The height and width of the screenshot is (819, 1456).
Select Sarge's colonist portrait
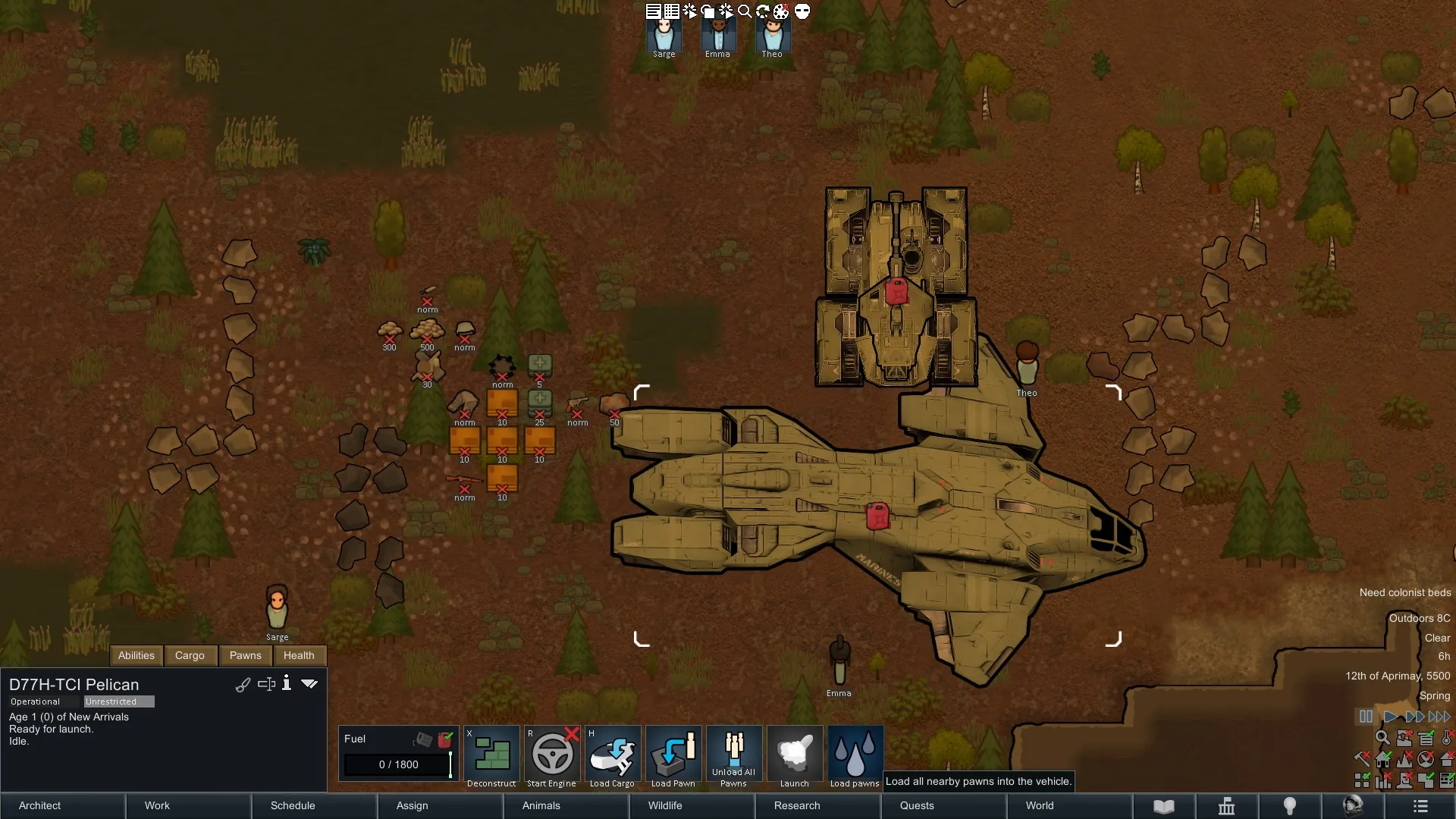tap(664, 35)
